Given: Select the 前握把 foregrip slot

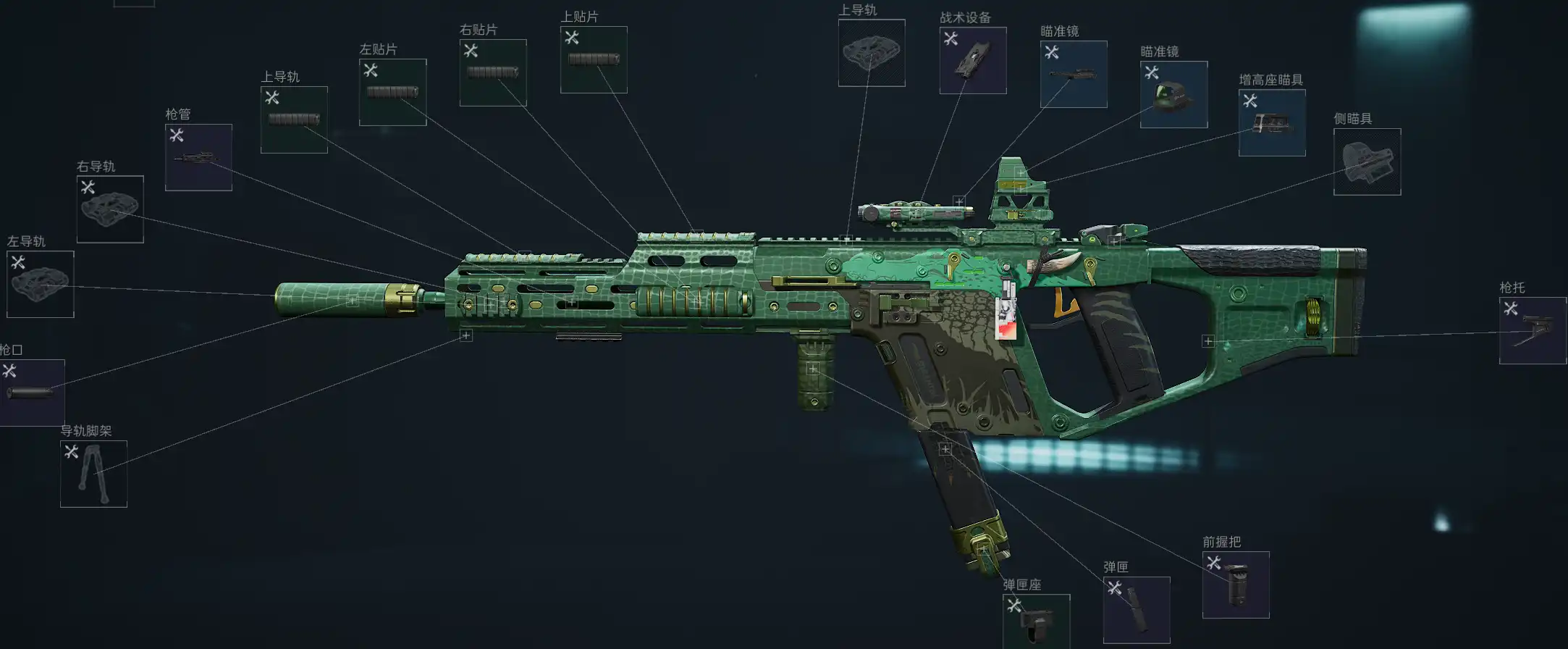Looking at the screenshot, I should [x=1236, y=585].
